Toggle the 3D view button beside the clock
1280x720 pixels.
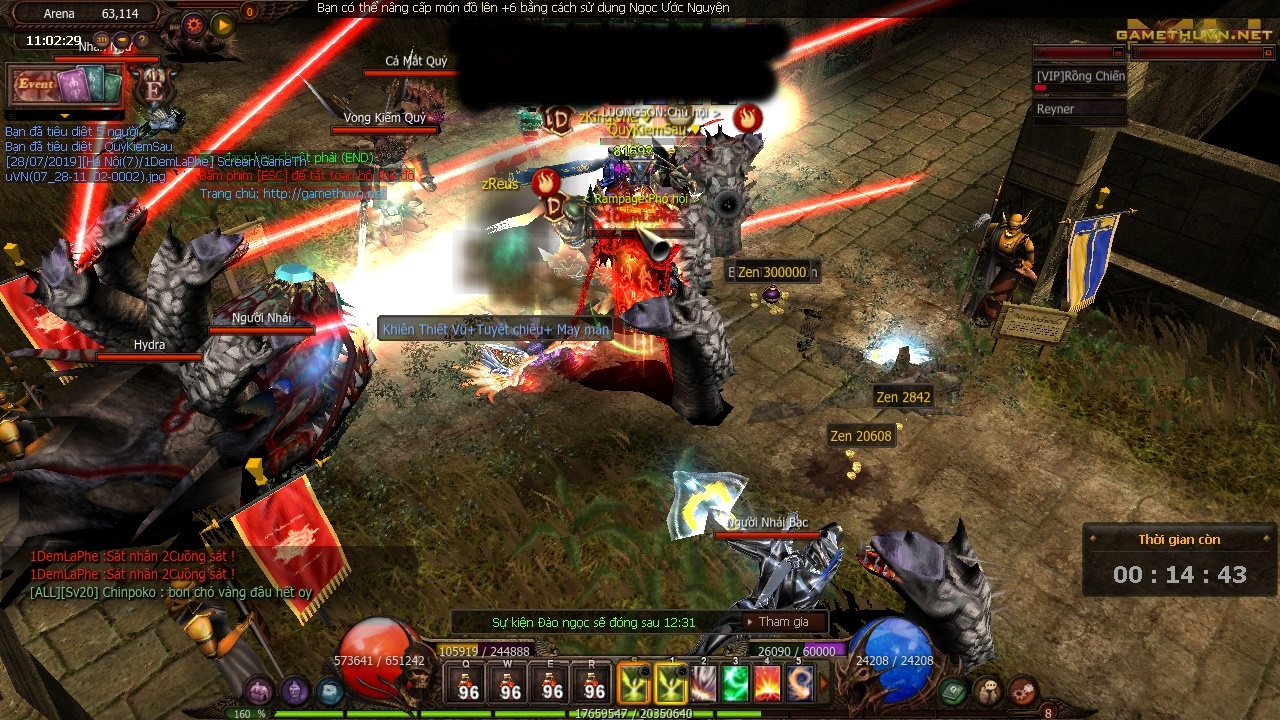[101, 39]
